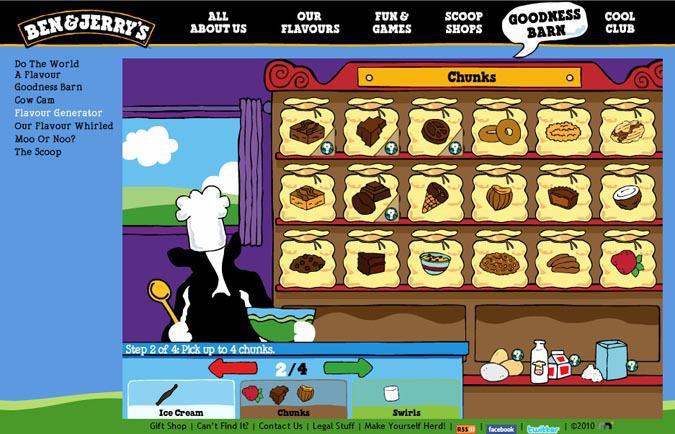
Task: Select the peace sign chocolate chunk bag
Action: pos(435,129)
